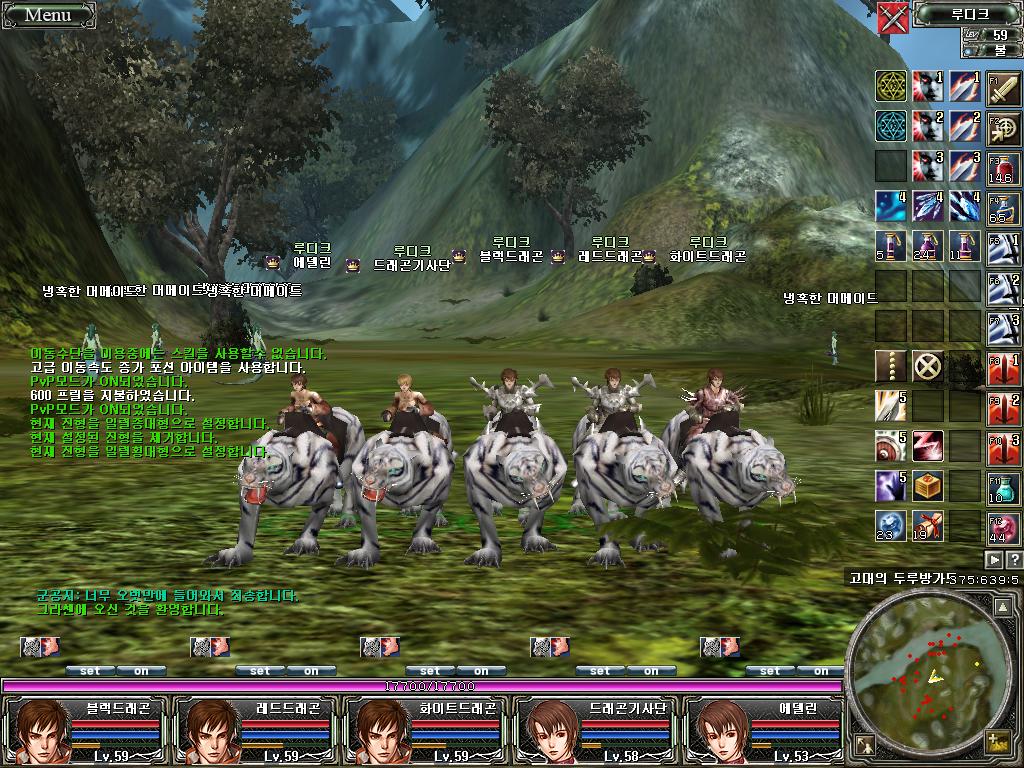Open help with the question mark button
The width and height of the screenshot is (1024, 768).
coord(1014,559)
